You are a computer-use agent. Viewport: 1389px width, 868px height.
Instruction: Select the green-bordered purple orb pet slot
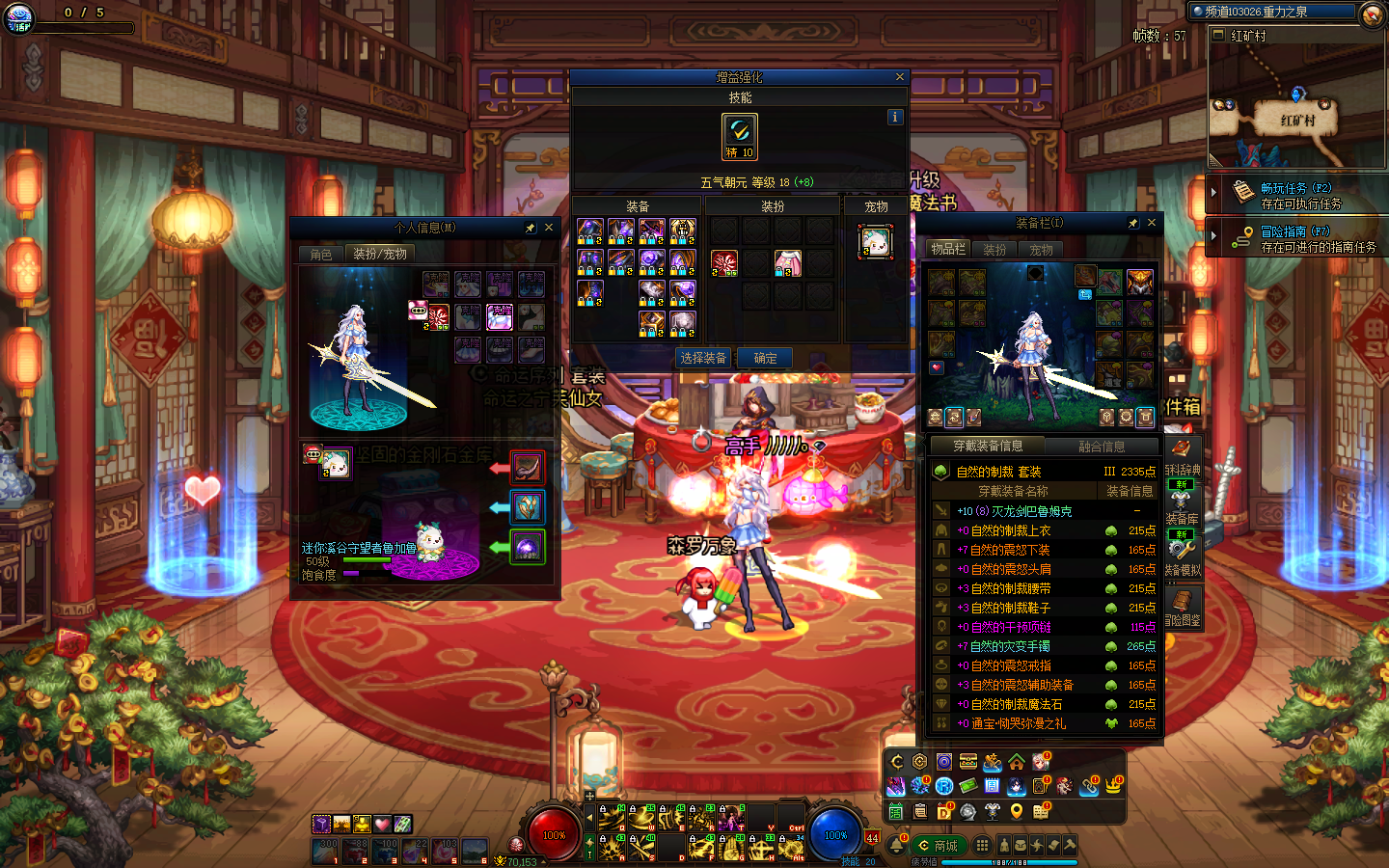click(527, 548)
